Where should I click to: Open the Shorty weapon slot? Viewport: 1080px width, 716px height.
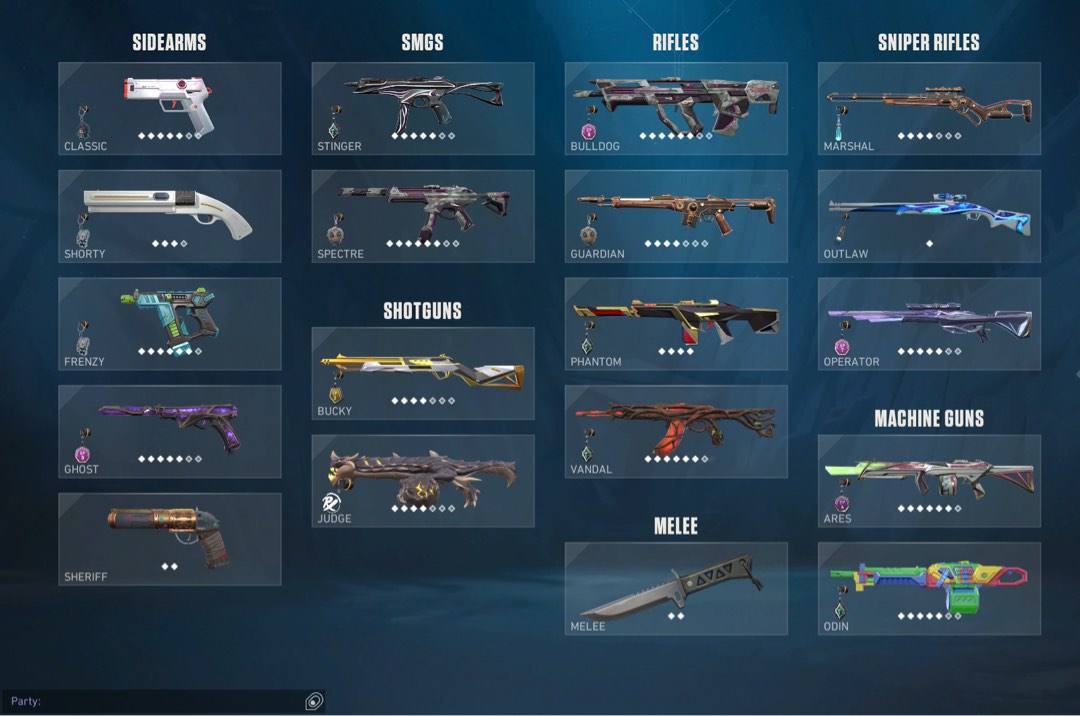coord(169,216)
